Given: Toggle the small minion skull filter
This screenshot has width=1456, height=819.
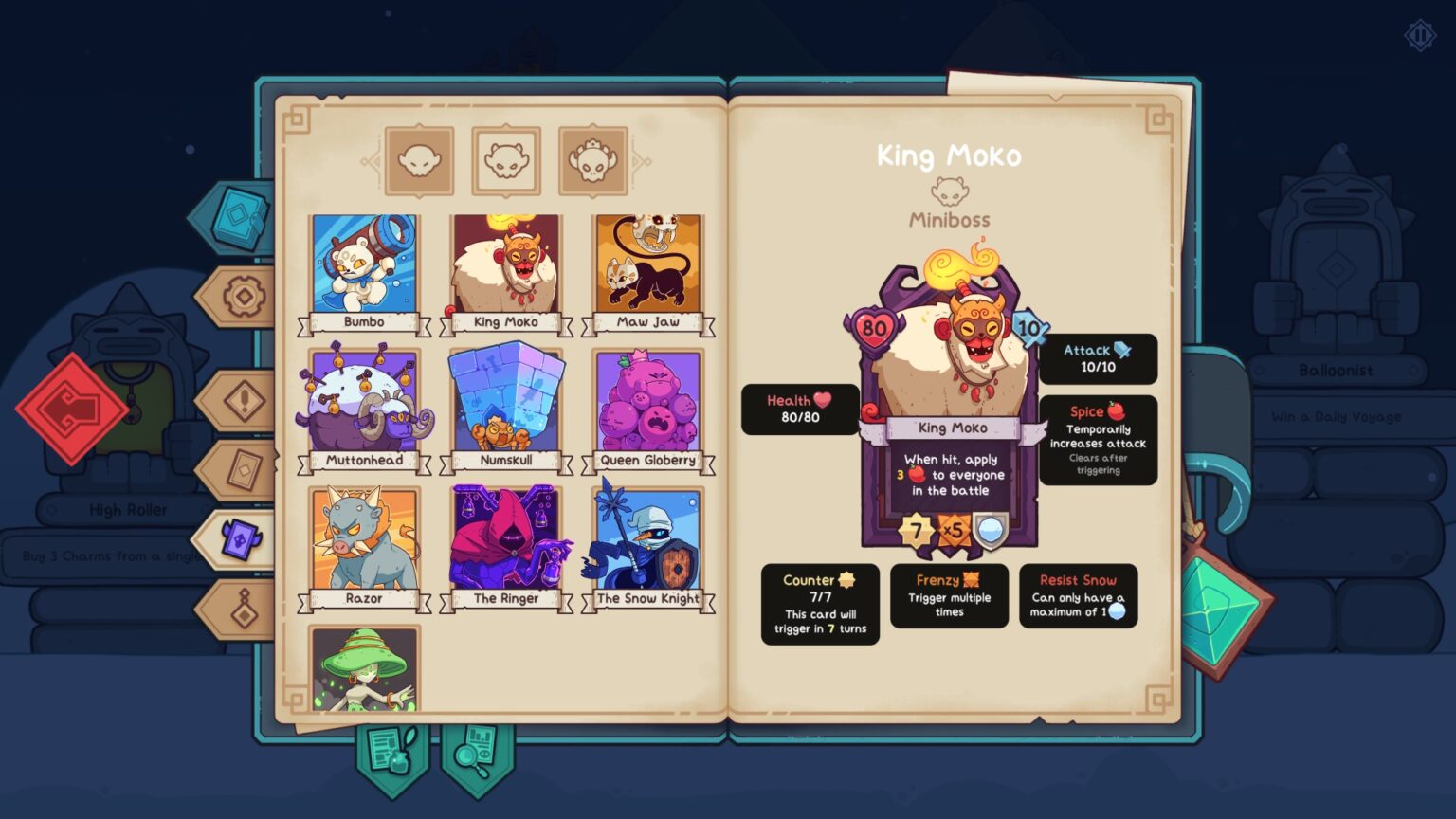Looking at the screenshot, I should tap(419, 158).
